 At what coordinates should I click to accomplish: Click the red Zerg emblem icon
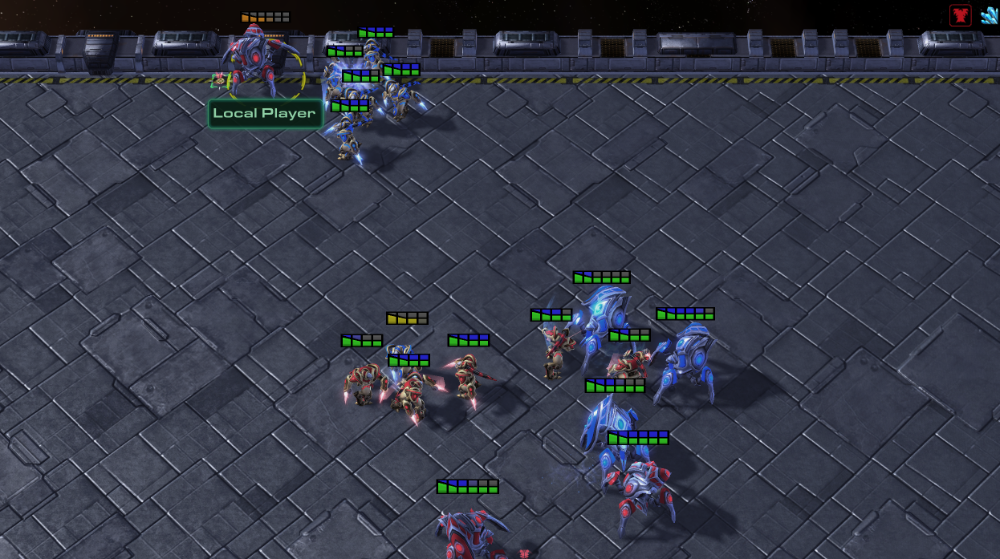point(960,14)
